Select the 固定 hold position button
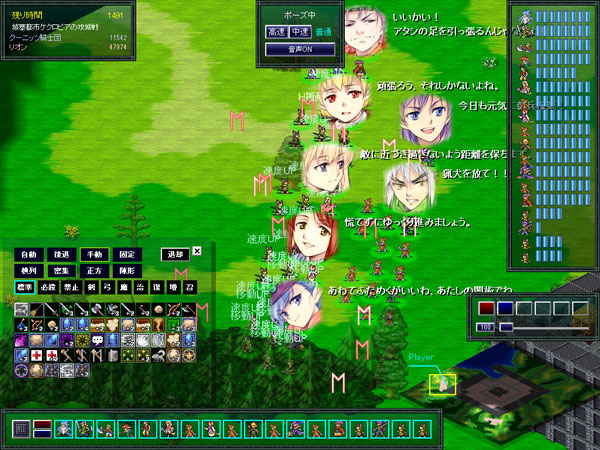Image resolution: width=600 pixels, height=450 pixels. [x=125, y=254]
